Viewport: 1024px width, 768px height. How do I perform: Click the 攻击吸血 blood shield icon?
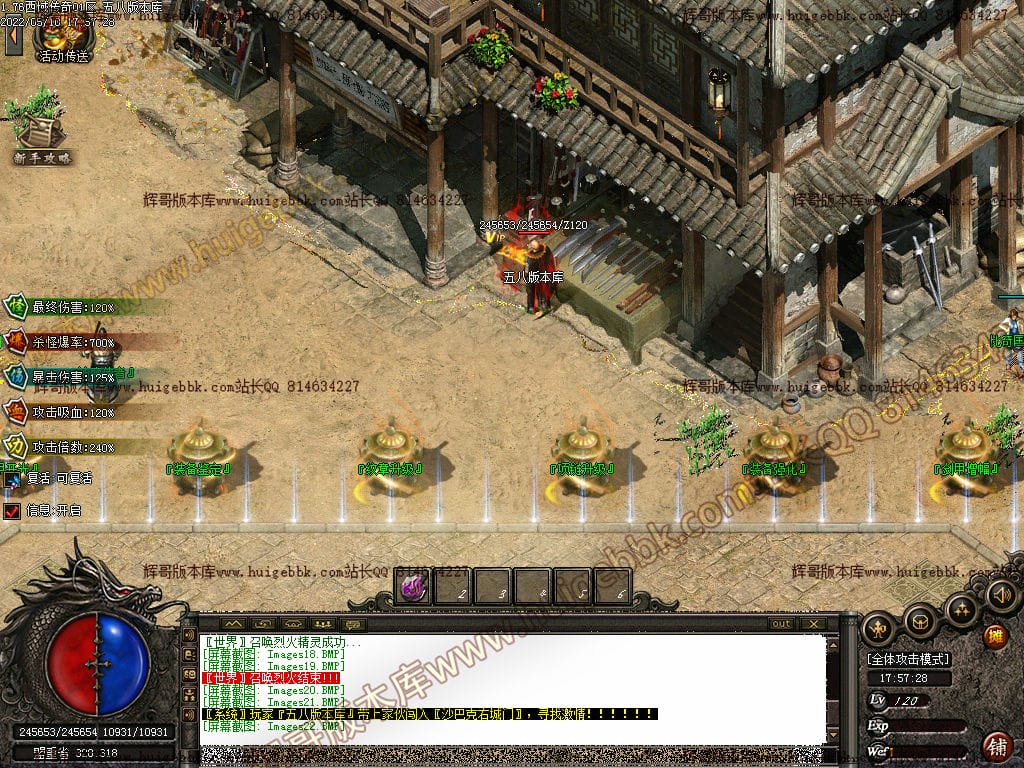click(x=17, y=411)
